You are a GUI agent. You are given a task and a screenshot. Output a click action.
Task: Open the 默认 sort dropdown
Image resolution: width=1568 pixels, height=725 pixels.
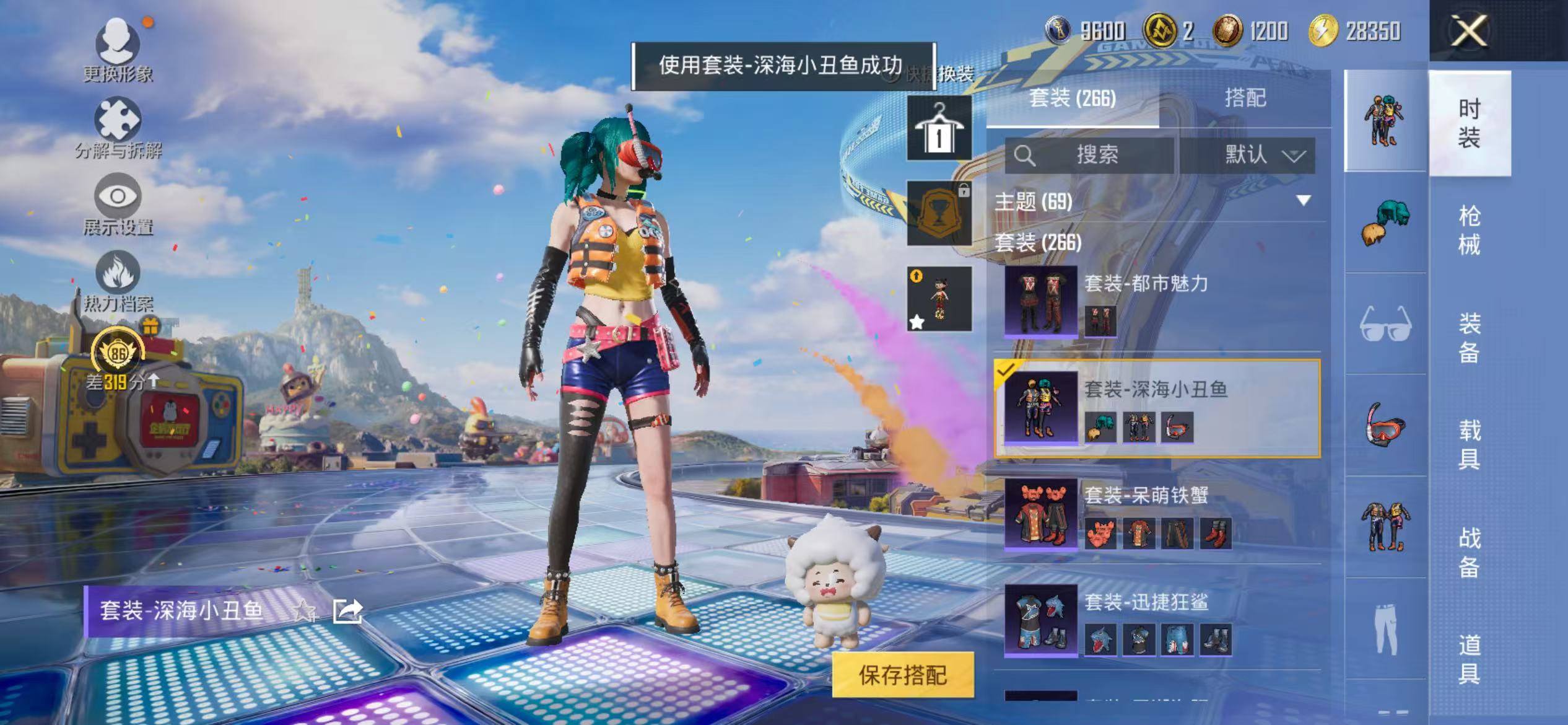point(1257,156)
